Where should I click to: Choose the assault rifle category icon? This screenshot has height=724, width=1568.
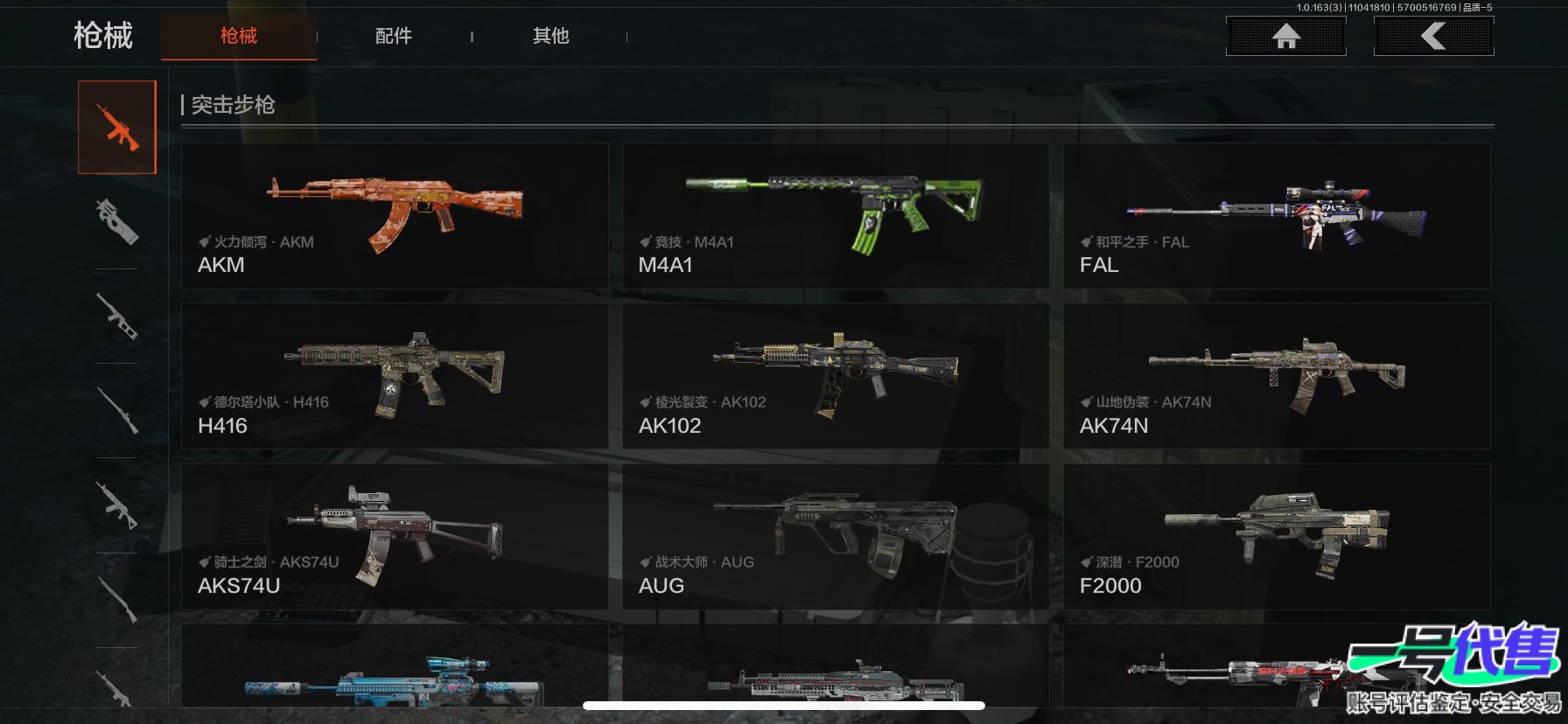point(117,128)
